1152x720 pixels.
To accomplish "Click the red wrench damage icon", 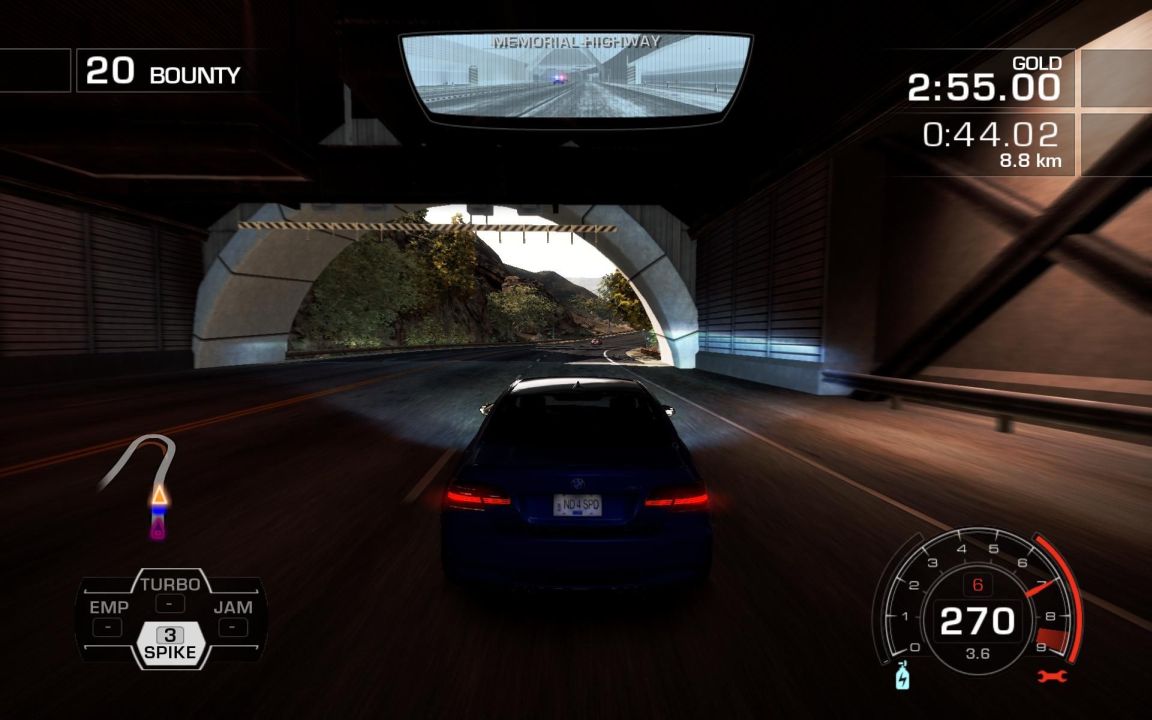I will coord(1052,677).
